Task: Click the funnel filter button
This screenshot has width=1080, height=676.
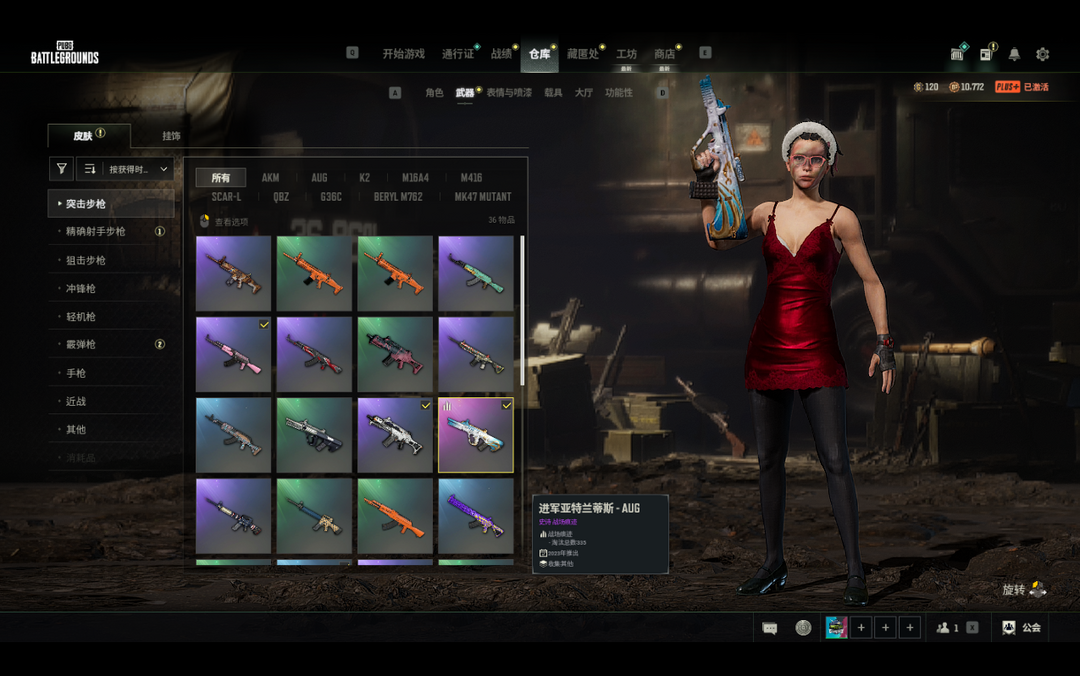Action: [x=62, y=169]
